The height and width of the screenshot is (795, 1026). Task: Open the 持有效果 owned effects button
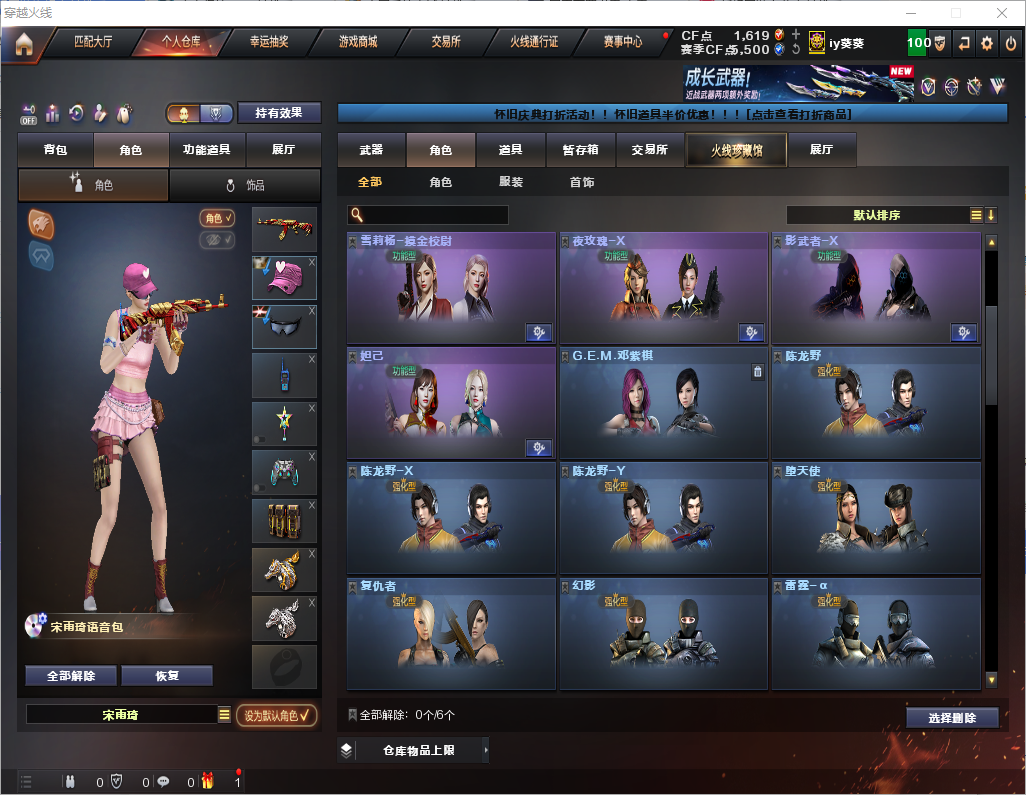[x=278, y=113]
